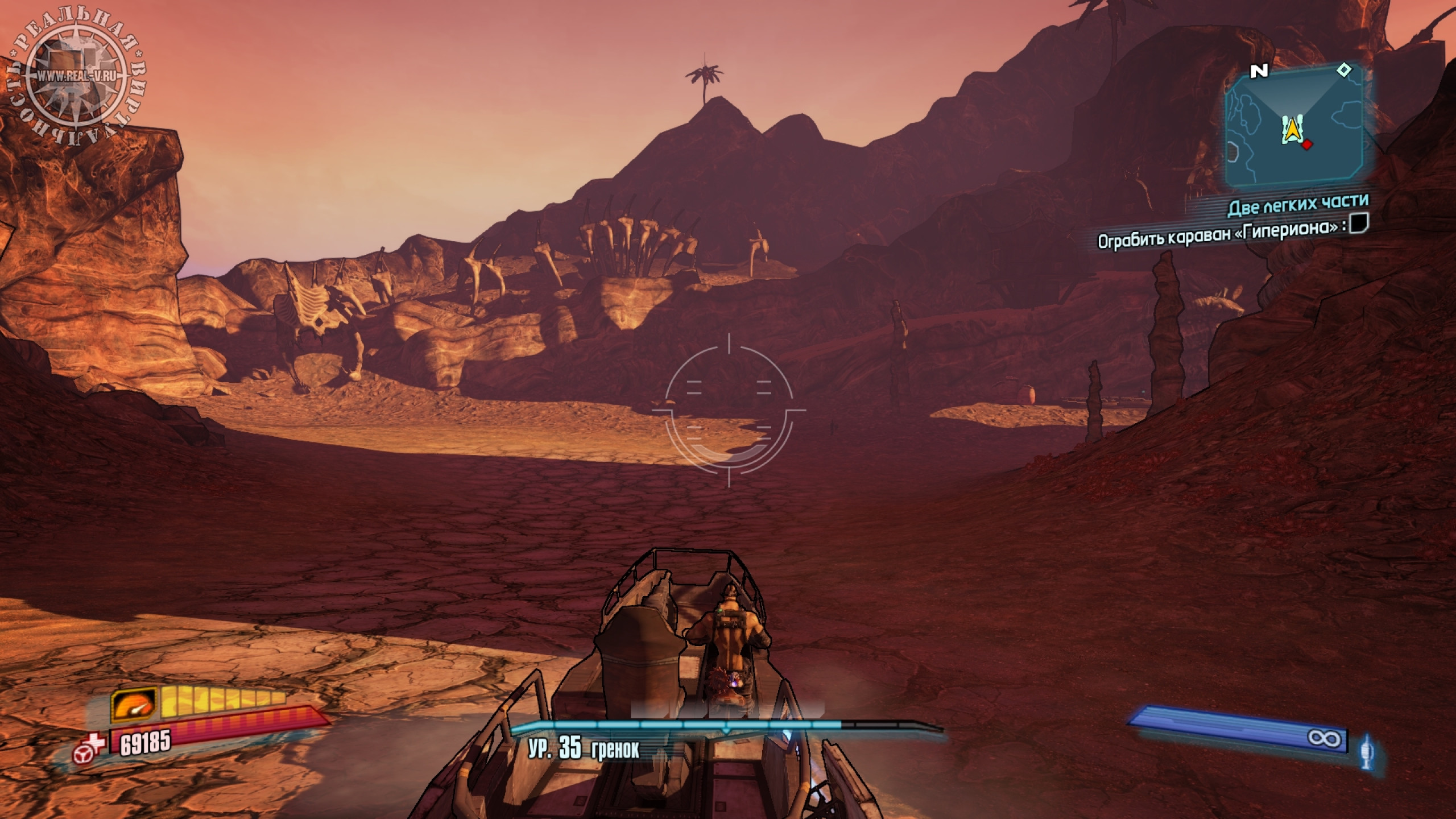
Task: Click the diamond waypoint marker on minimap
Action: pyautogui.click(x=1343, y=70)
